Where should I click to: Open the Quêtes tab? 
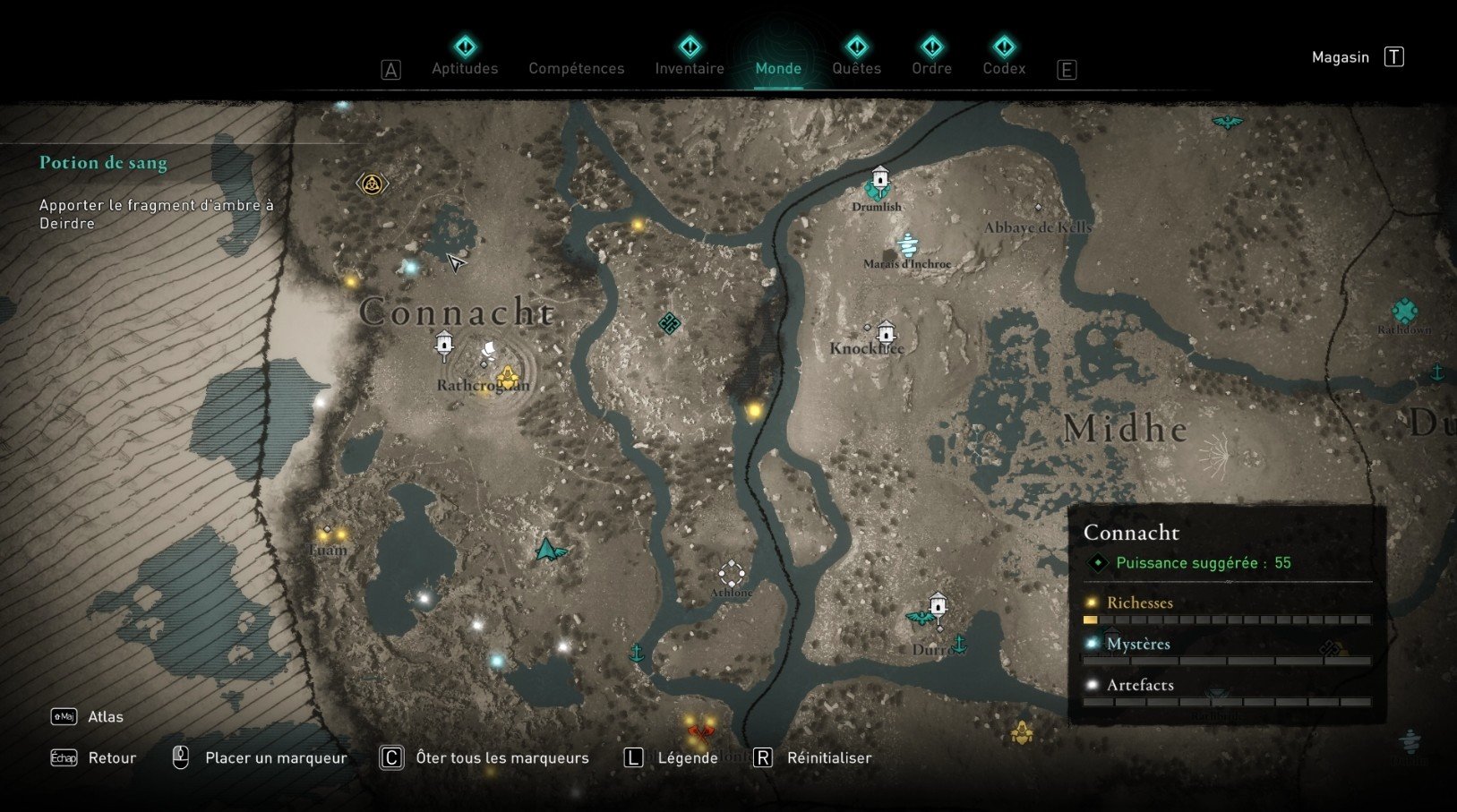tap(856, 68)
